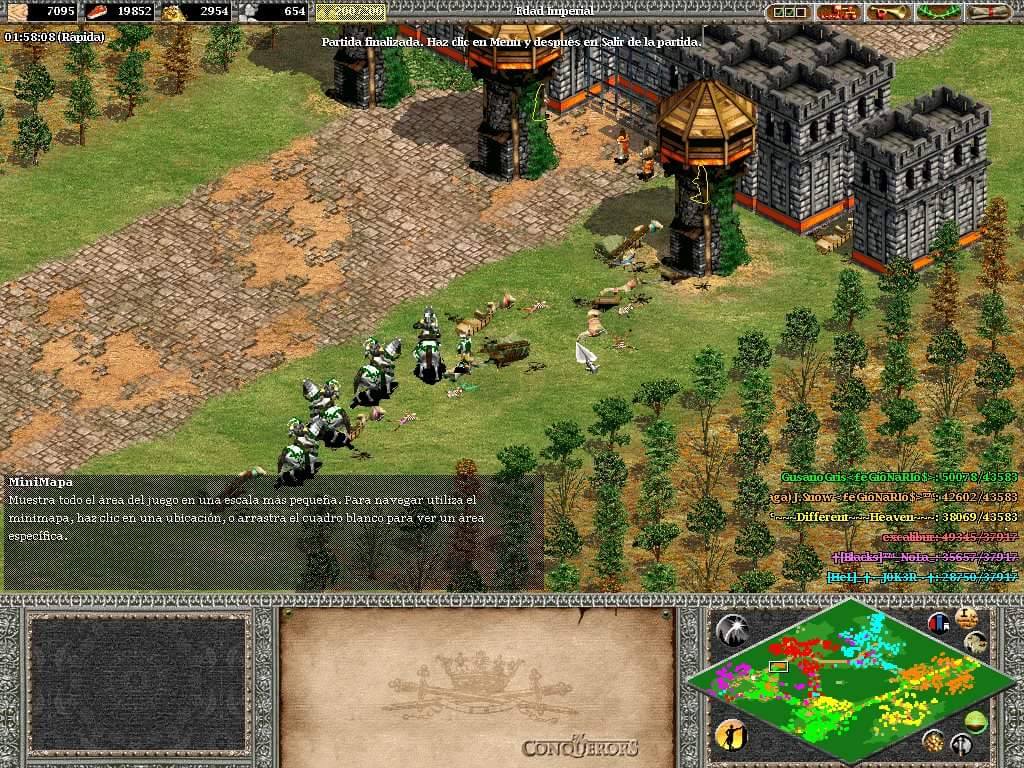This screenshot has height=768, width=1024.
Task: Open the objectives checkbox button
Action: click(x=790, y=12)
